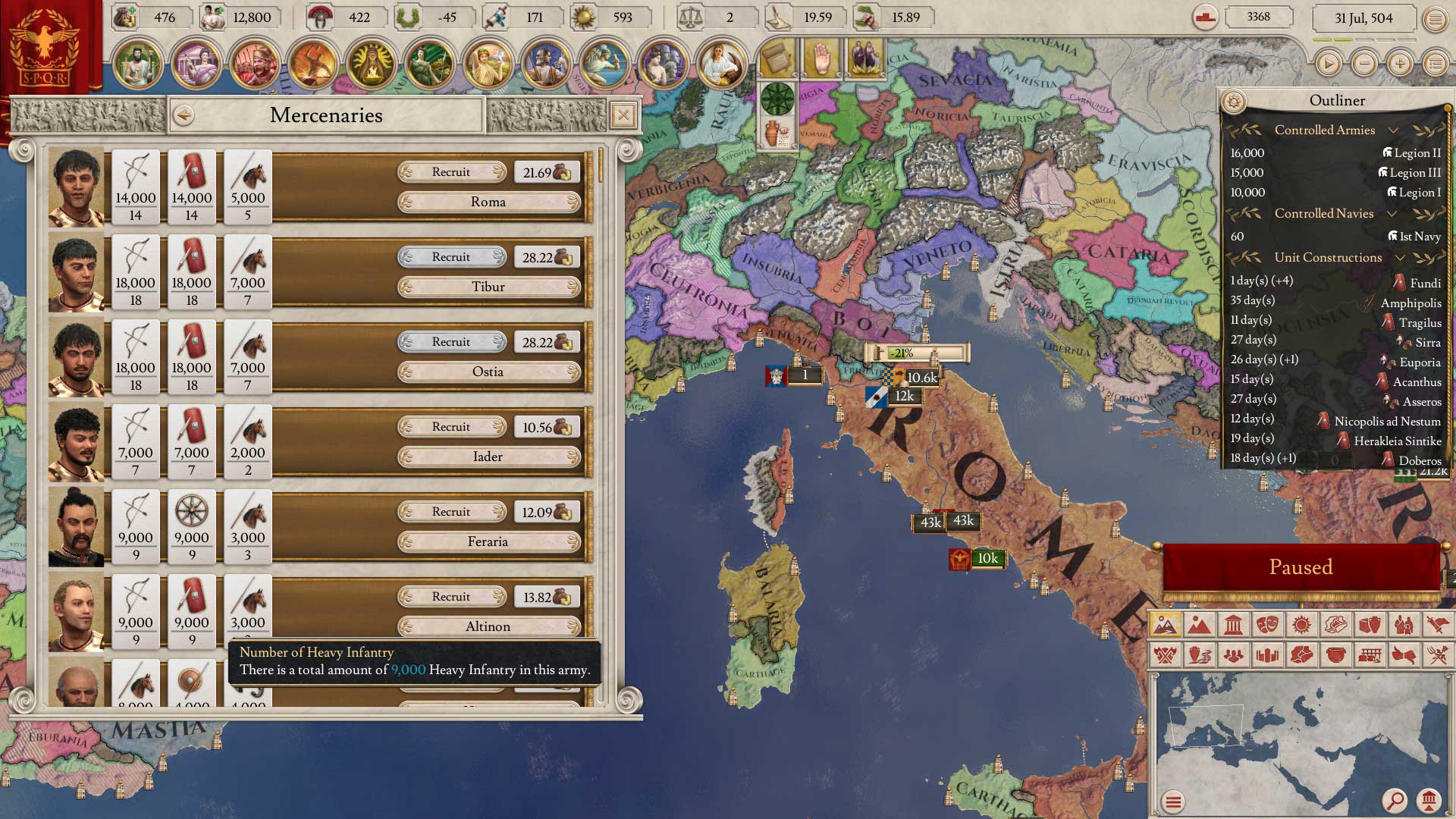Go back from the Mercenaries panel
The image size is (1456, 819).
click(x=184, y=115)
